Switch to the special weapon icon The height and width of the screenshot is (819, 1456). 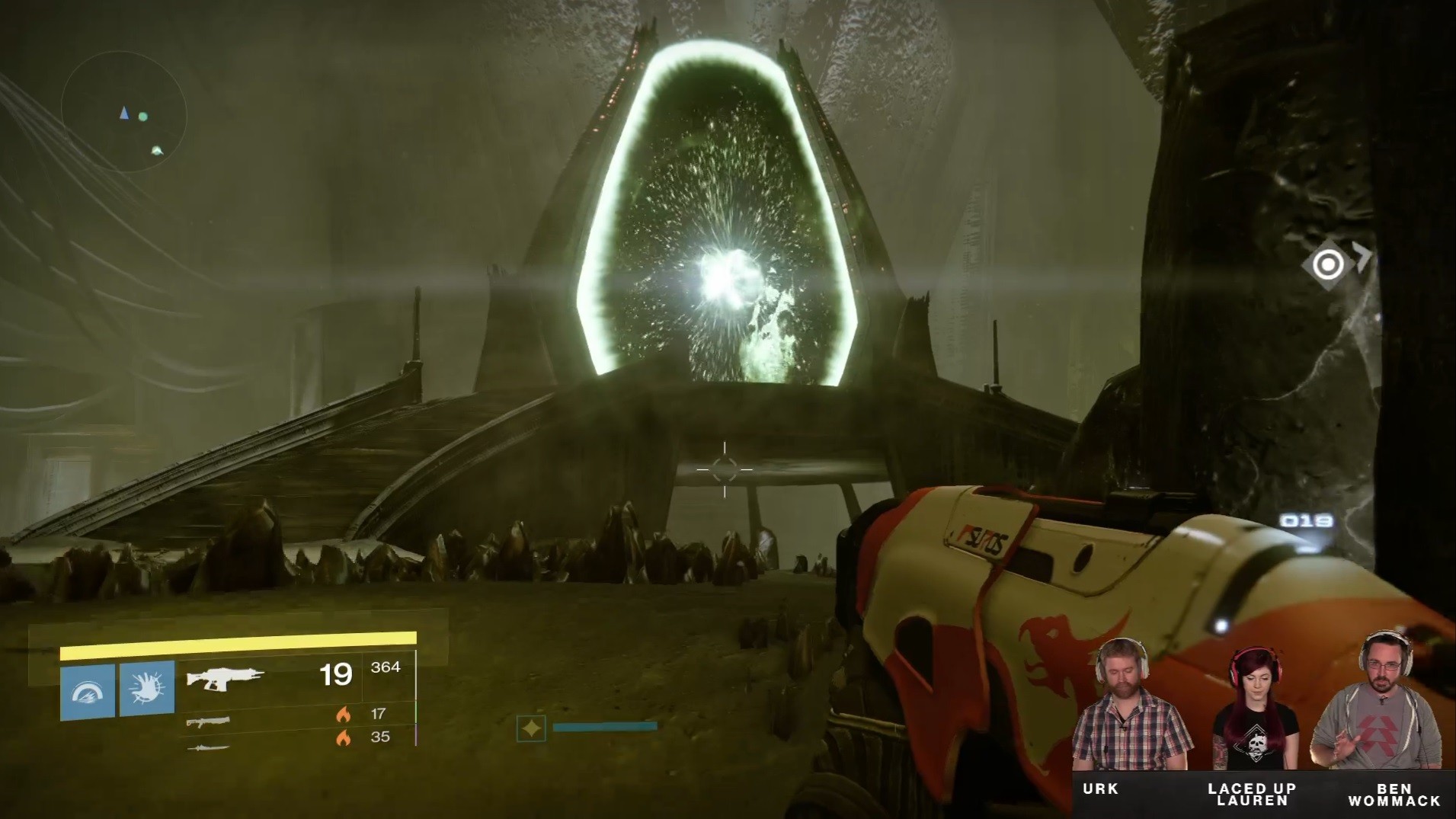(x=207, y=721)
